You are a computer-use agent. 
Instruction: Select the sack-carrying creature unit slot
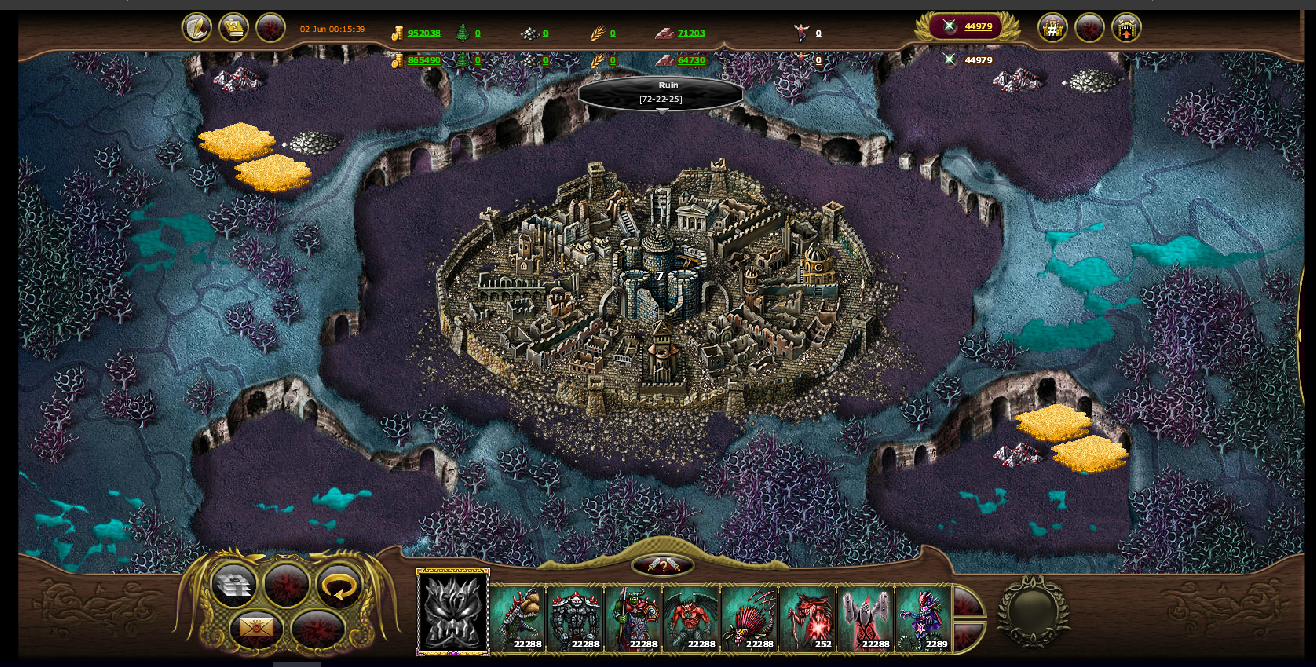(x=517, y=618)
